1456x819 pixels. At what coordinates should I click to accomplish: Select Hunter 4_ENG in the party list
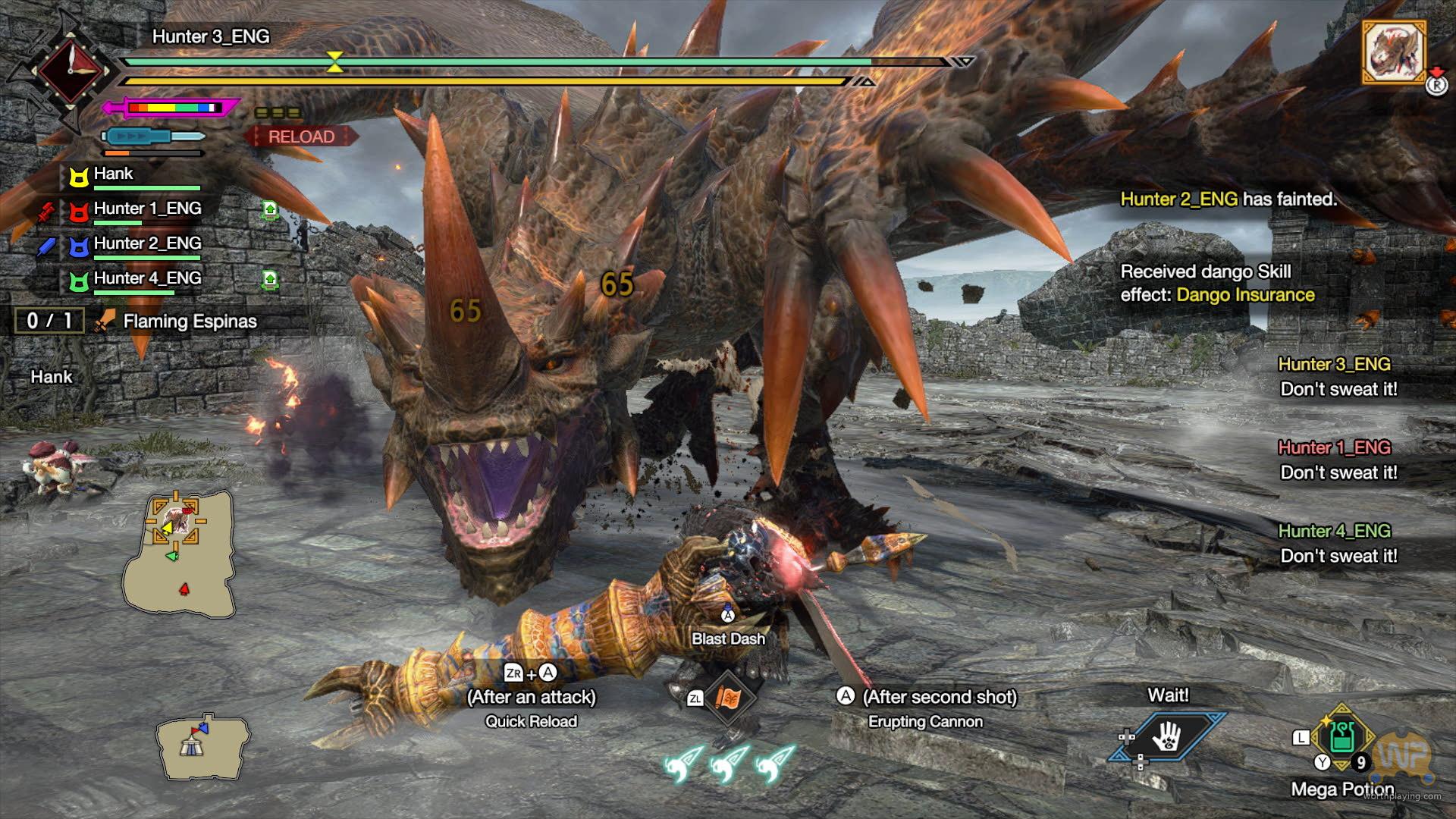click(x=147, y=278)
